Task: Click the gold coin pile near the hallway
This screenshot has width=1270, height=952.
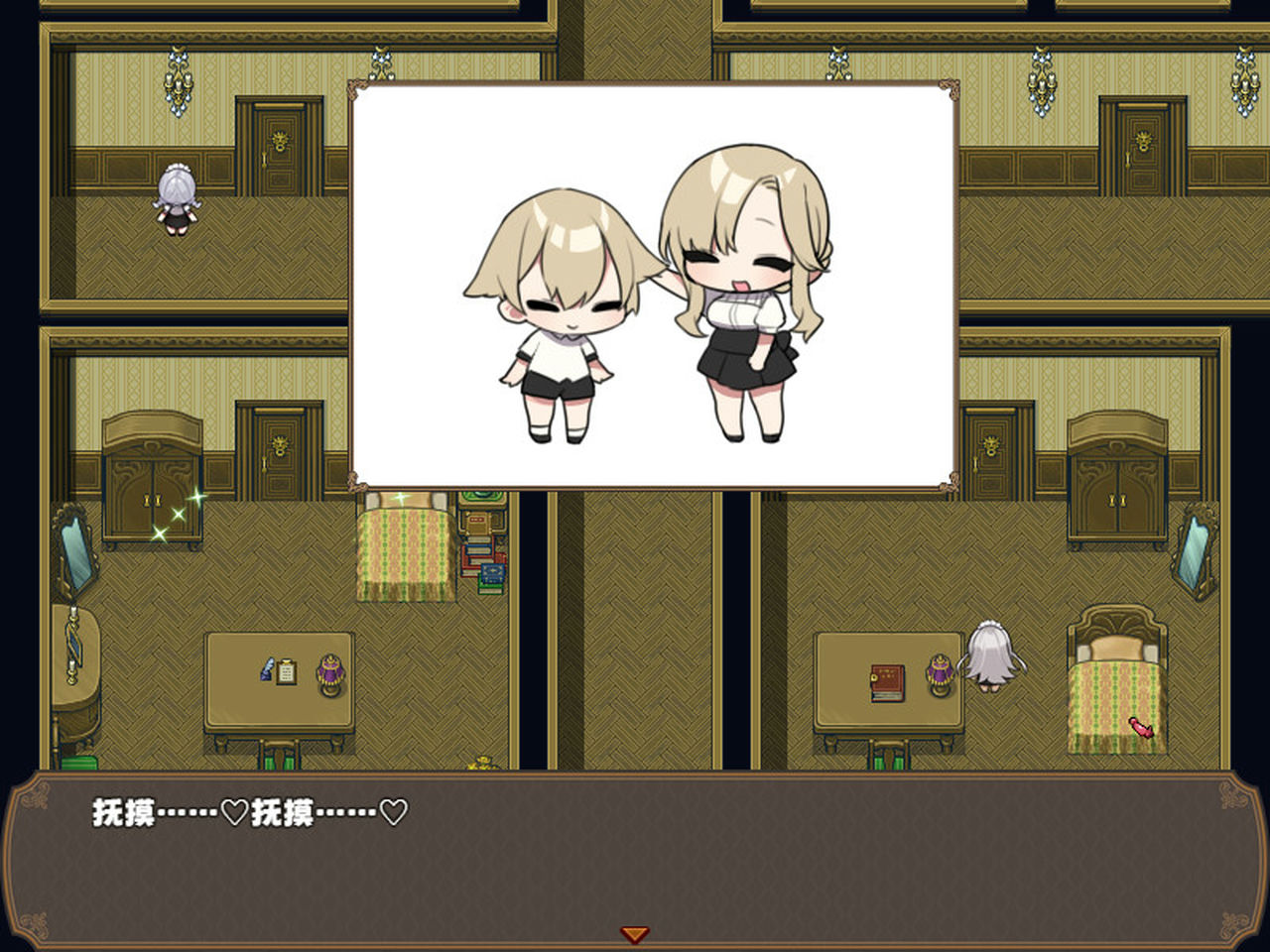Action: tap(480, 764)
